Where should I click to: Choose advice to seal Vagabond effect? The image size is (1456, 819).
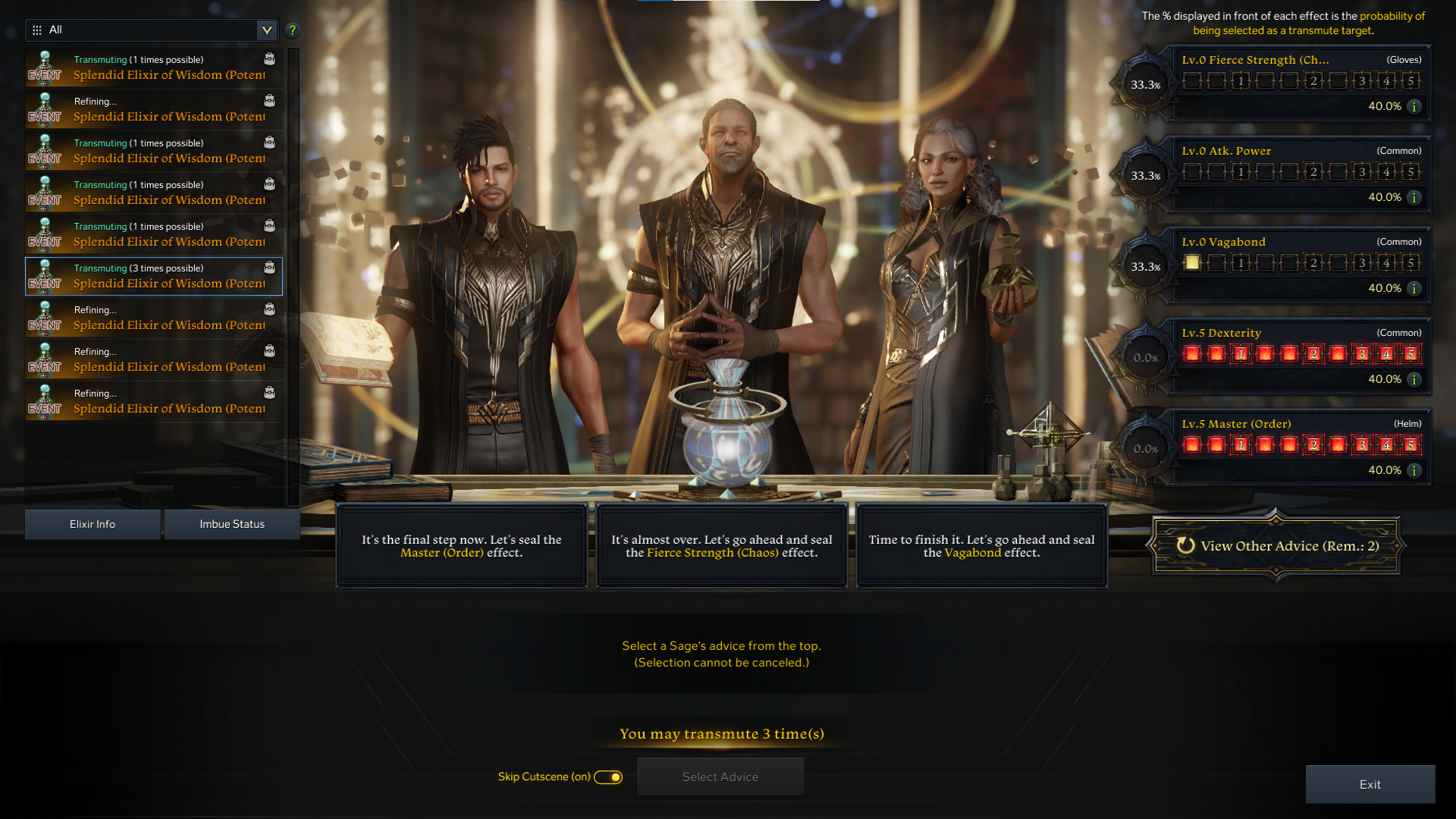[x=981, y=546]
